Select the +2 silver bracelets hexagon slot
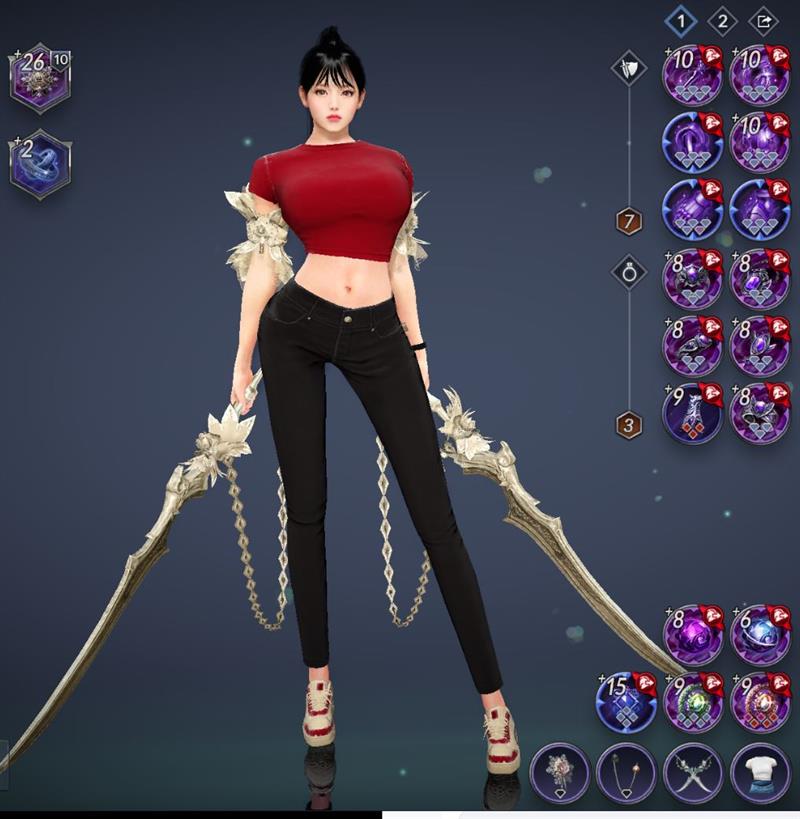The height and width of the screenshot is (819, 800). [39, 164]
